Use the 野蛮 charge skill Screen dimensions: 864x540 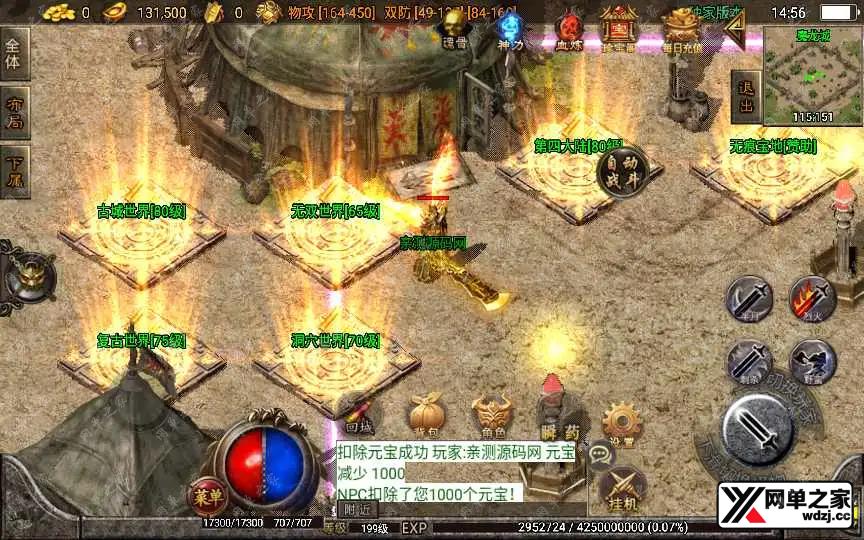pos(812,361)
